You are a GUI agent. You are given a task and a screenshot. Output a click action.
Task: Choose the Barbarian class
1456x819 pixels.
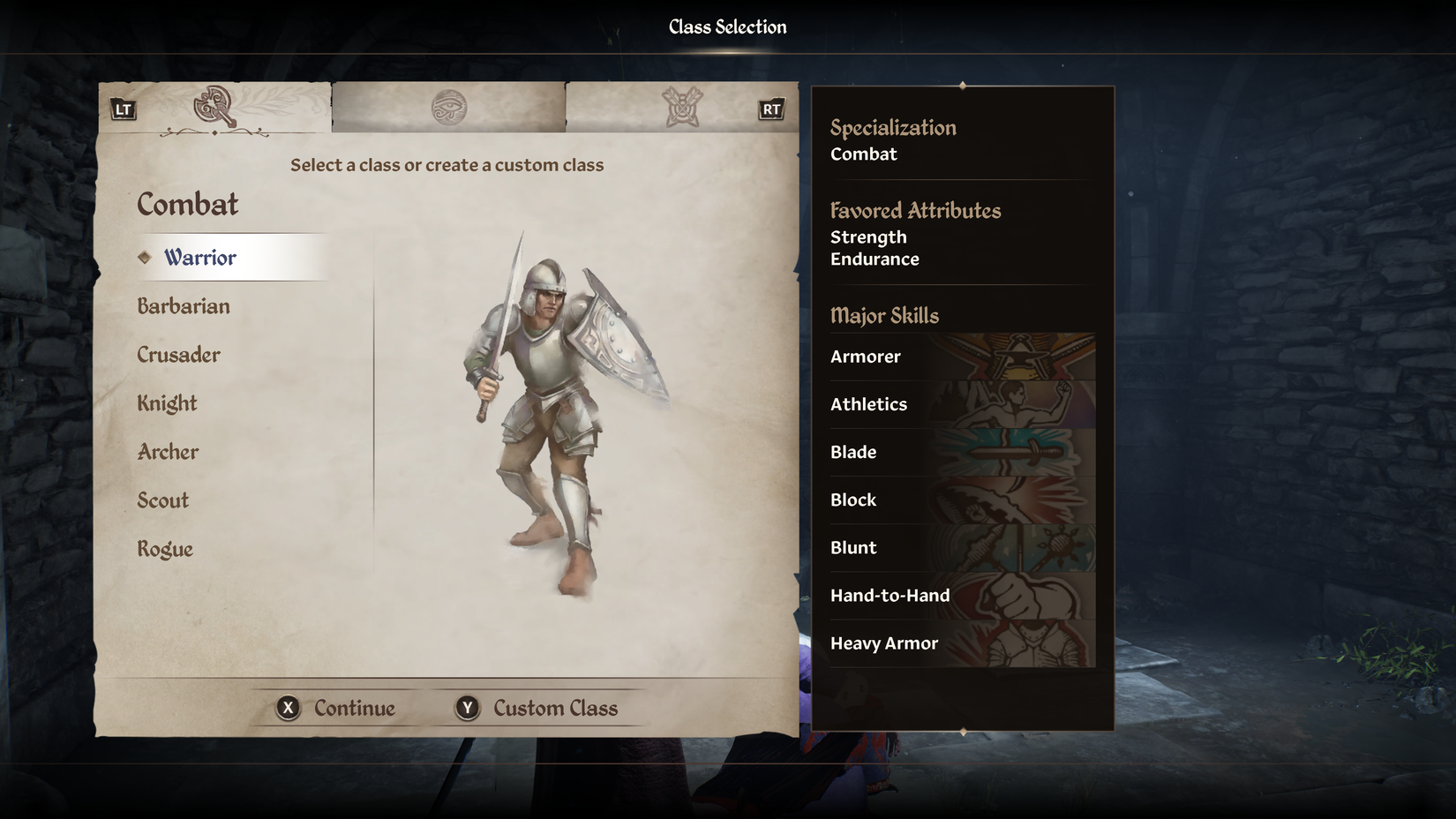point(184,306)
